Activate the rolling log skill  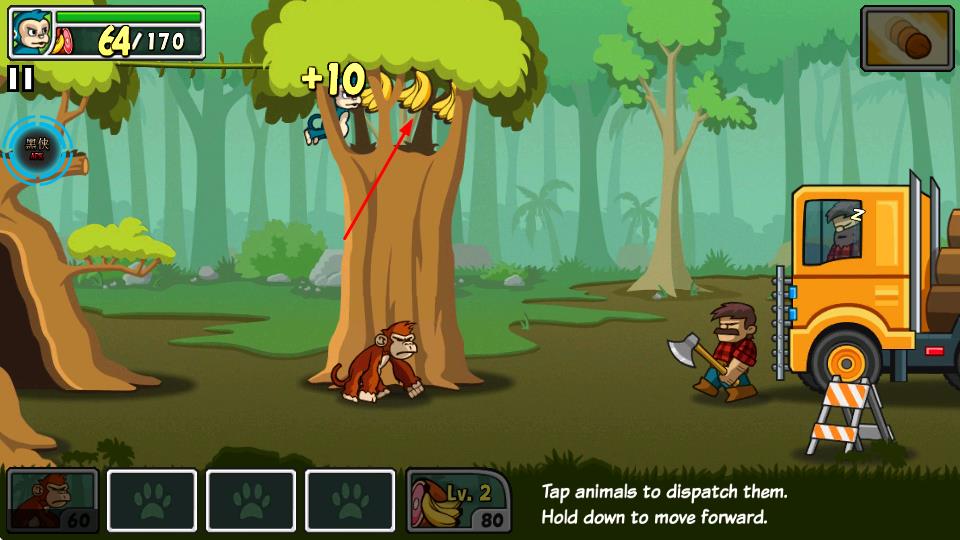pos(907,39)
